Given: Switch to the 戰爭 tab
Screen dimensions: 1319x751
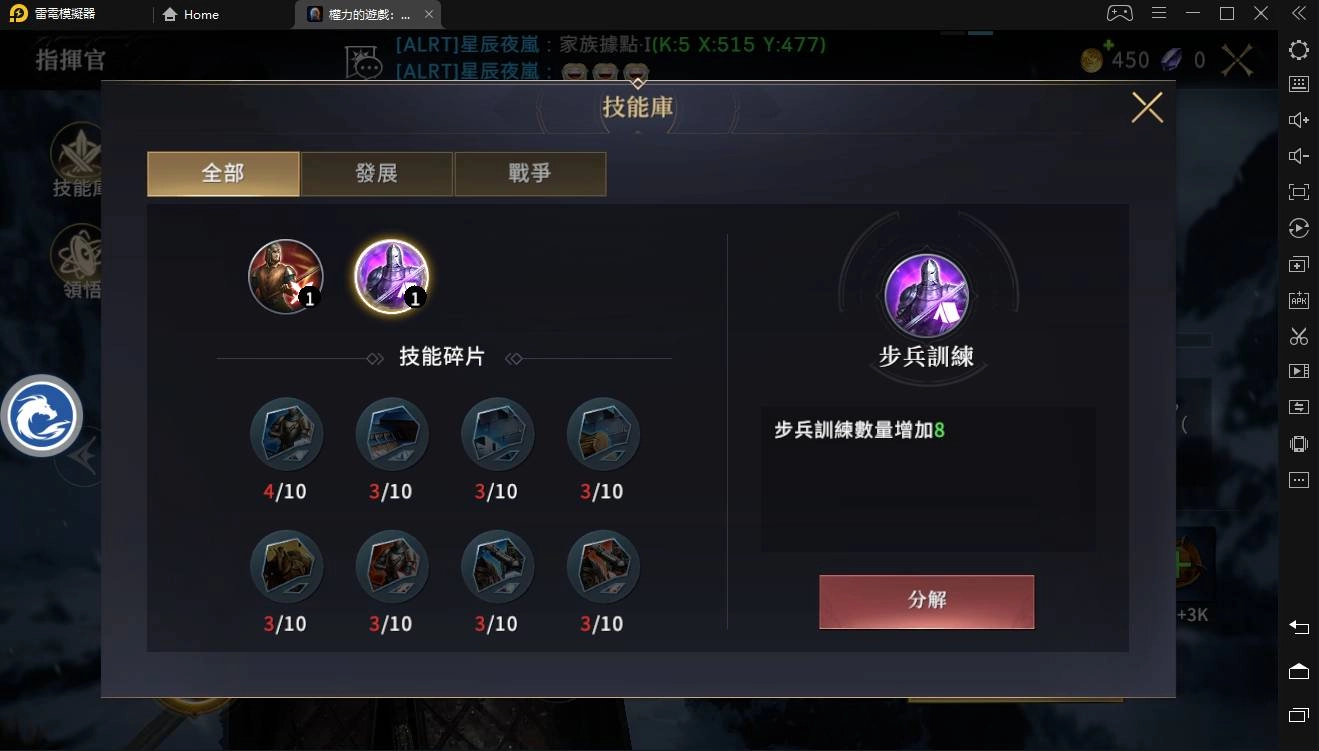Looking at the screenshot, I should (x=530, y=173).
